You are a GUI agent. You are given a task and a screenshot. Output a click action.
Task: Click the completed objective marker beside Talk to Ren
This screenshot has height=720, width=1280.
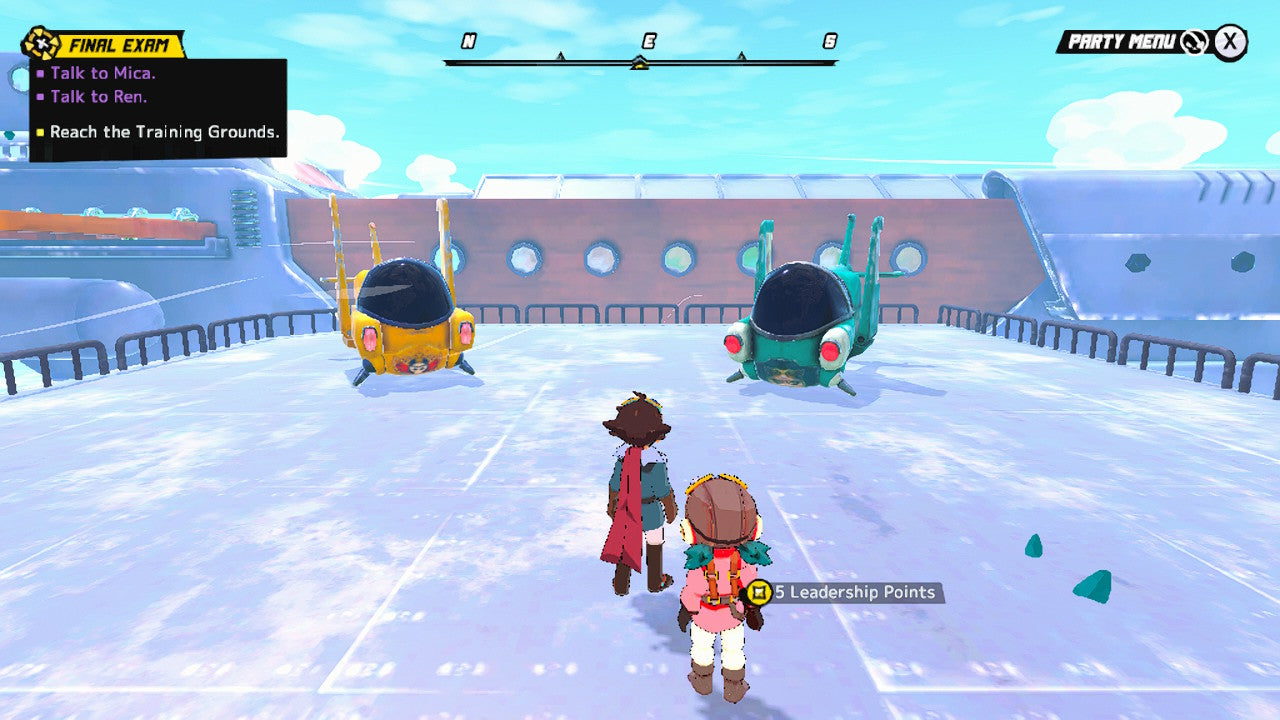(39, 96)
